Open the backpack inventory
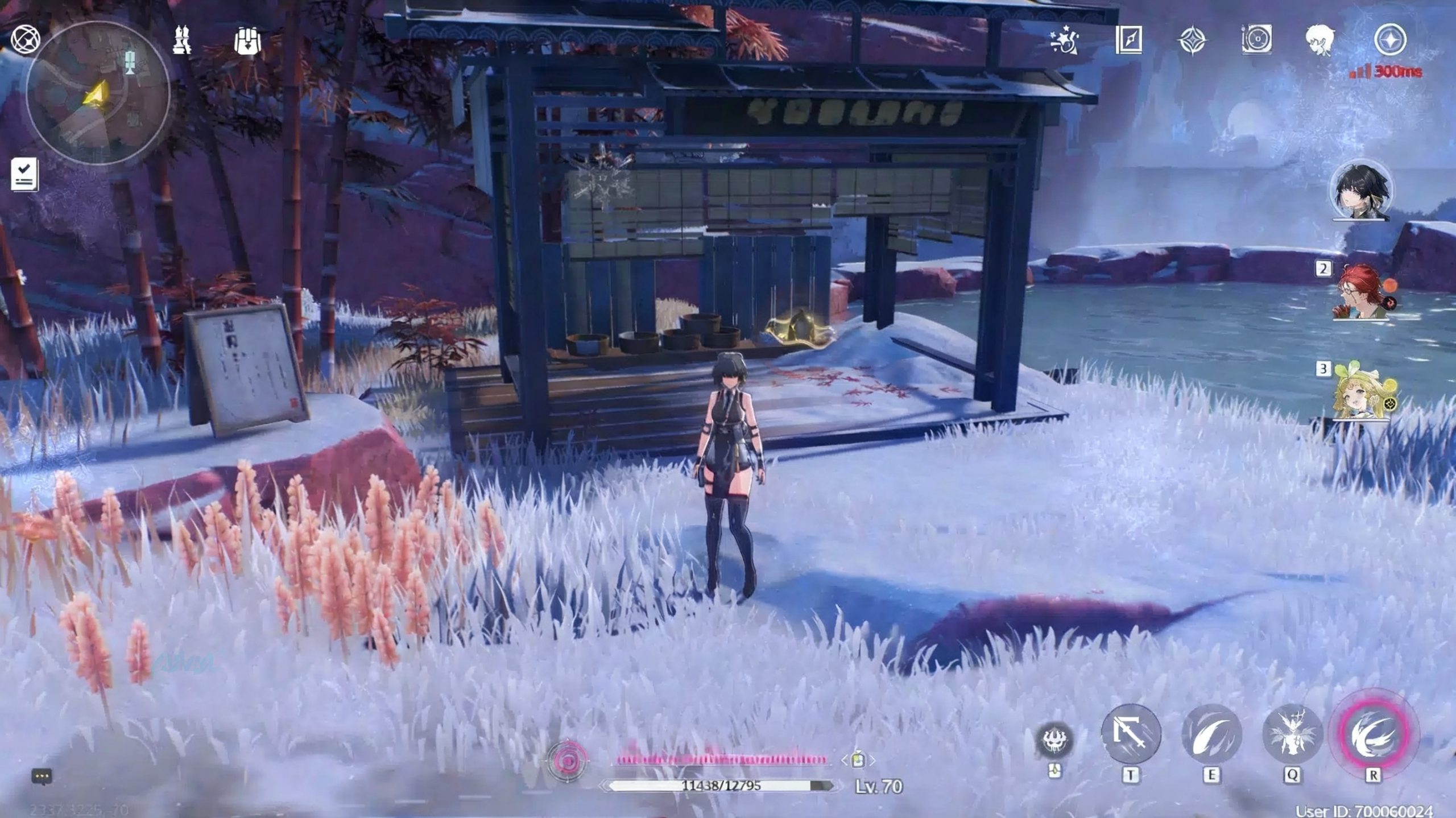The width and height of the screenshot is (1456, 818). 247,41
